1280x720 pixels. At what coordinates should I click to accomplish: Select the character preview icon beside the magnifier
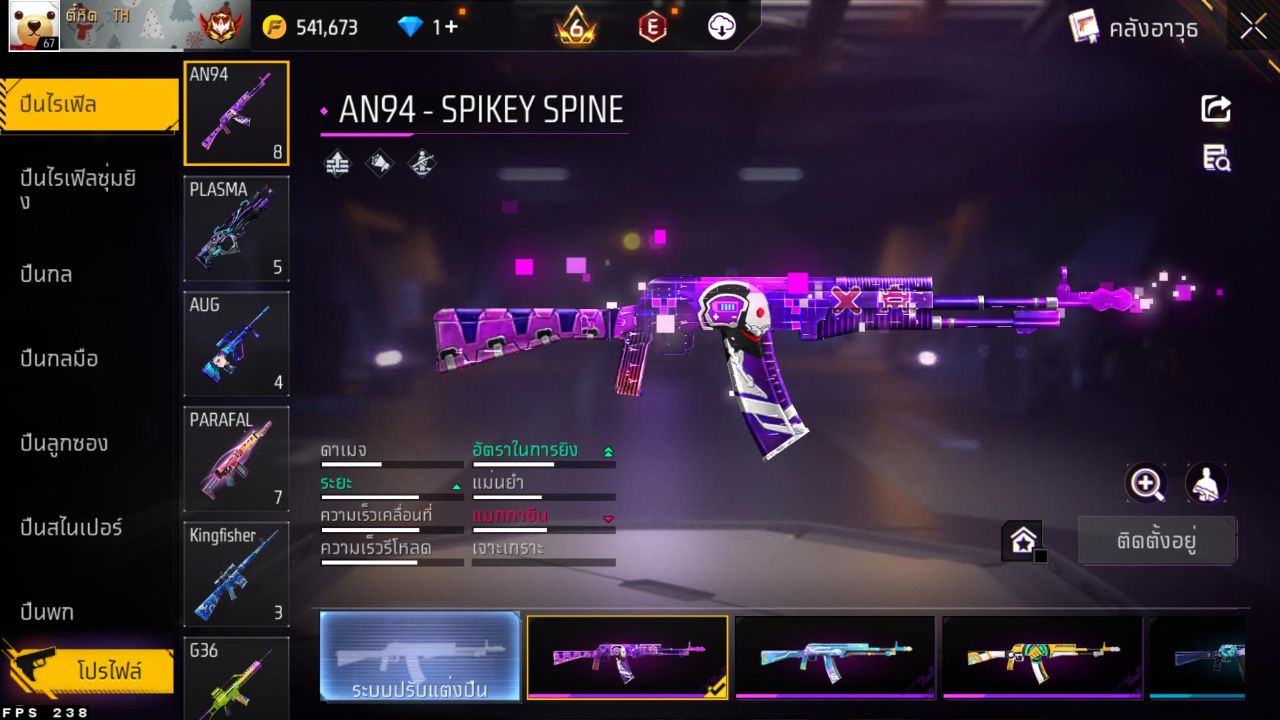tap(1206, 483)
